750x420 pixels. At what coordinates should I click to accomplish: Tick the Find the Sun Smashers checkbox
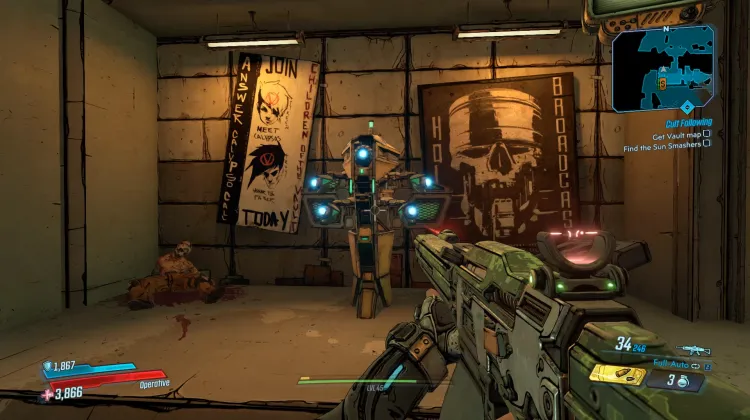[x=707, y=143]
